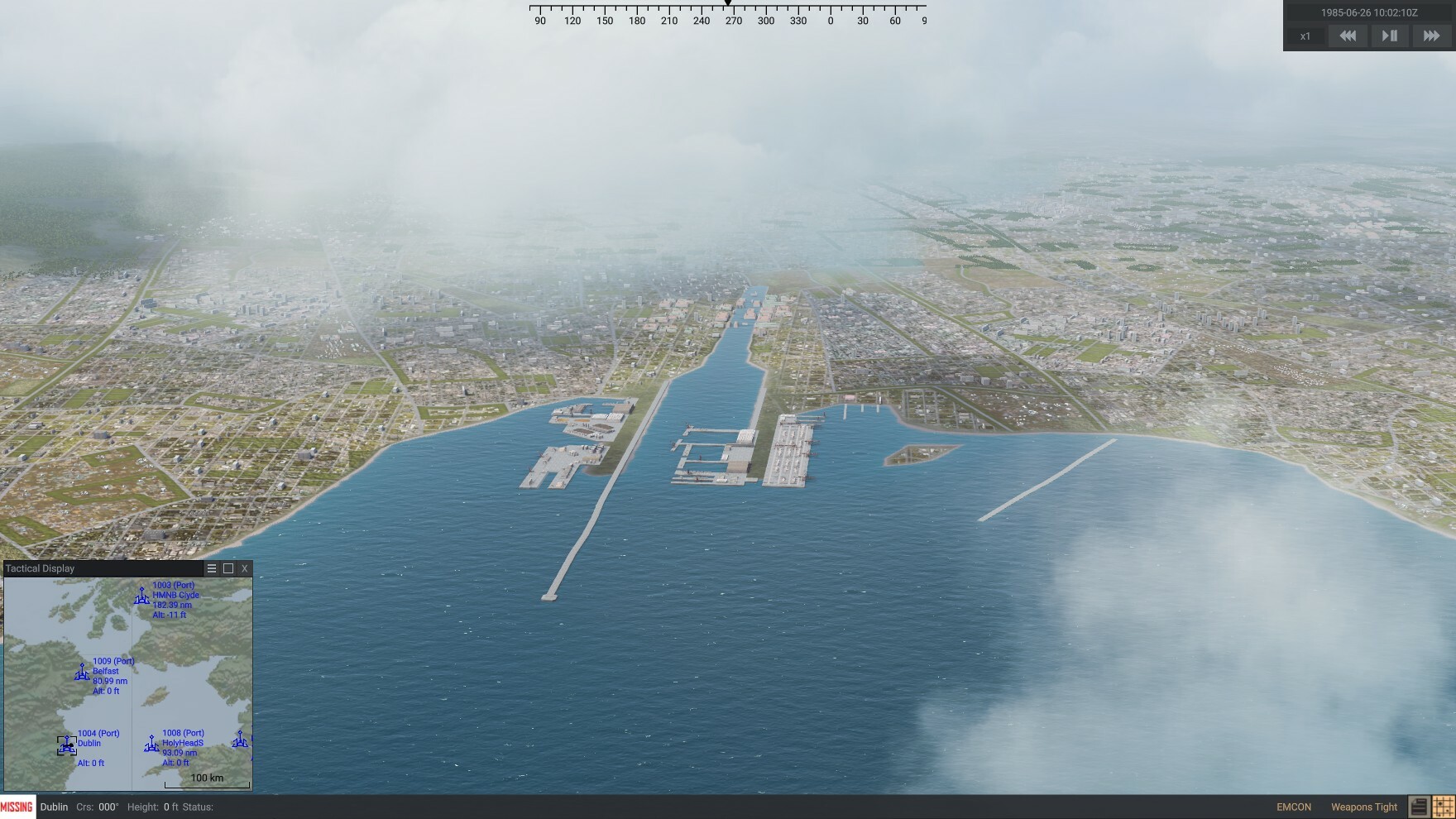Toggle the Weapons Tight posture

tap(1363, 807)
